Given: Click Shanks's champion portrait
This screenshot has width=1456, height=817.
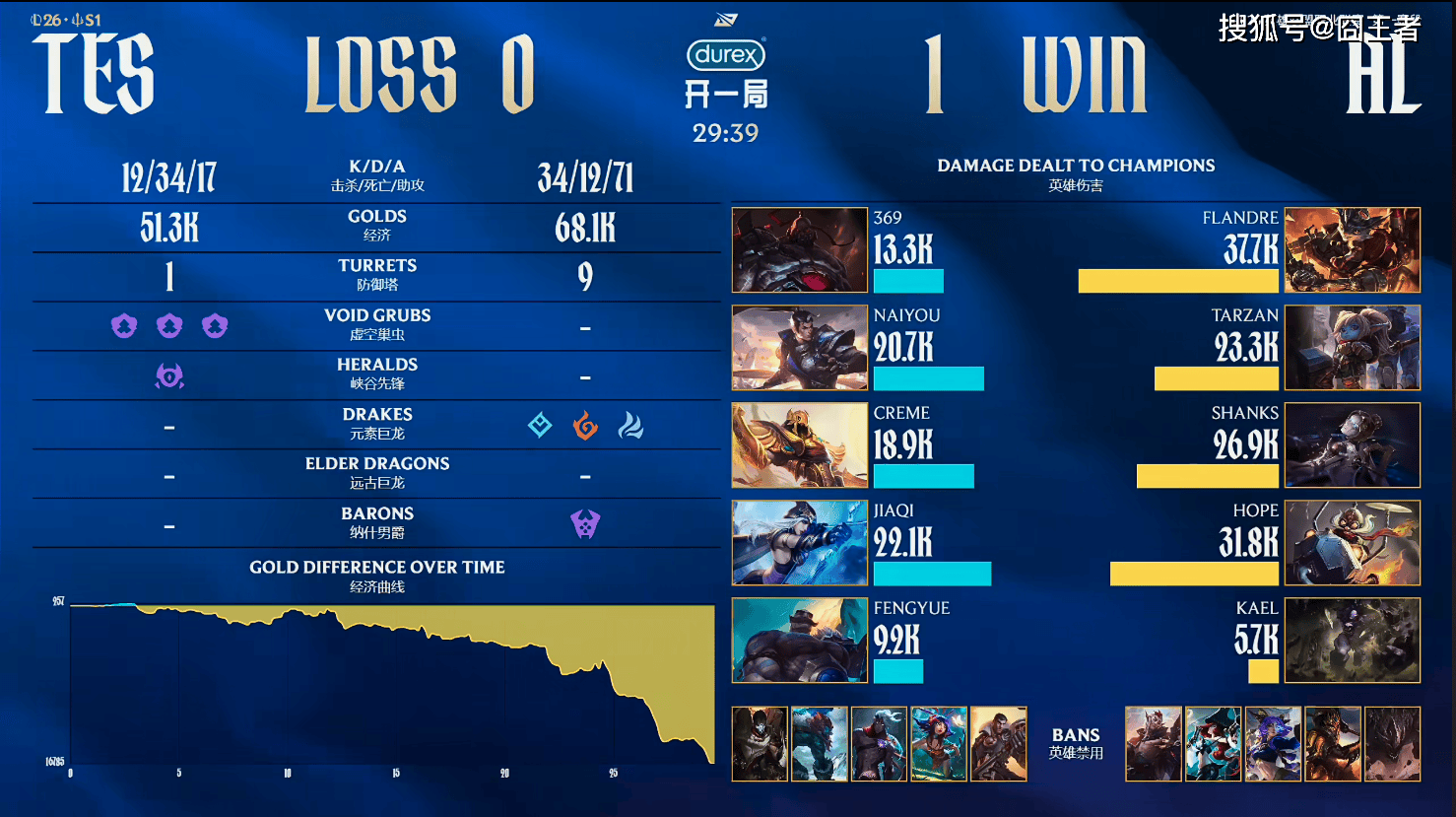Looking at the screenshot, I should pos(1353,444).
